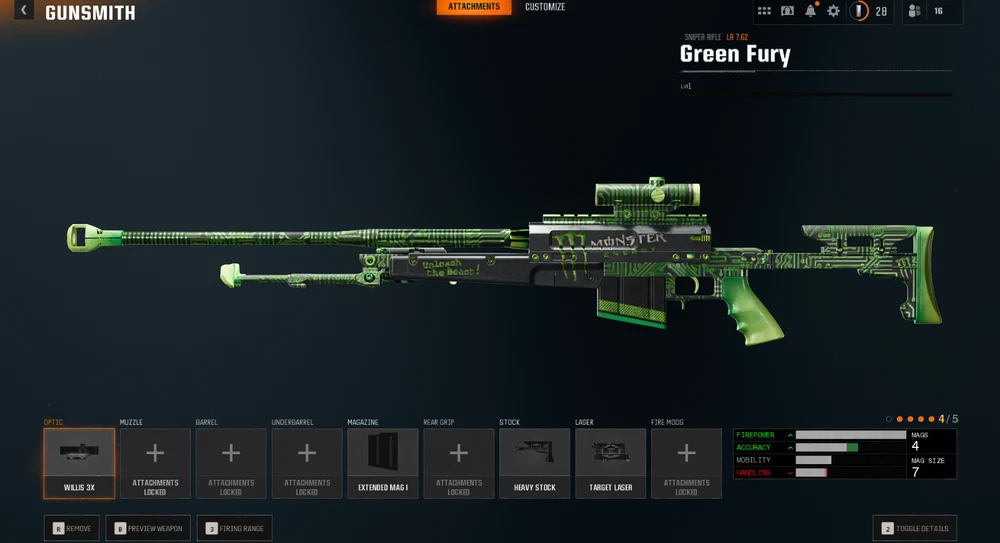Toggle weapon details
Screen dimensions: 1000x543
click(x=914, y=528)
